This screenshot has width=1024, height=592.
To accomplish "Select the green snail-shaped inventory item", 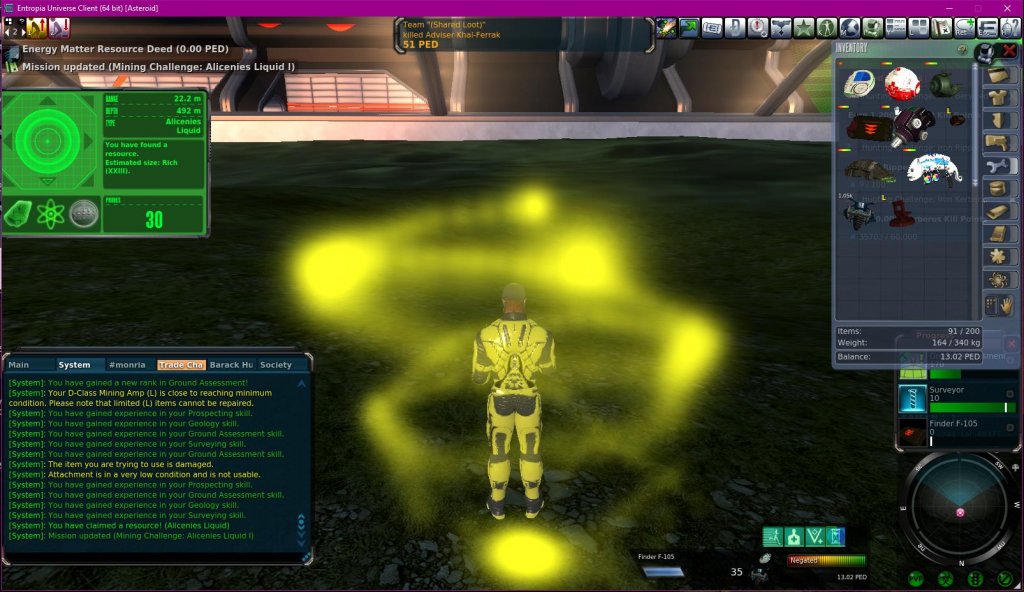I will click(946, 85).
